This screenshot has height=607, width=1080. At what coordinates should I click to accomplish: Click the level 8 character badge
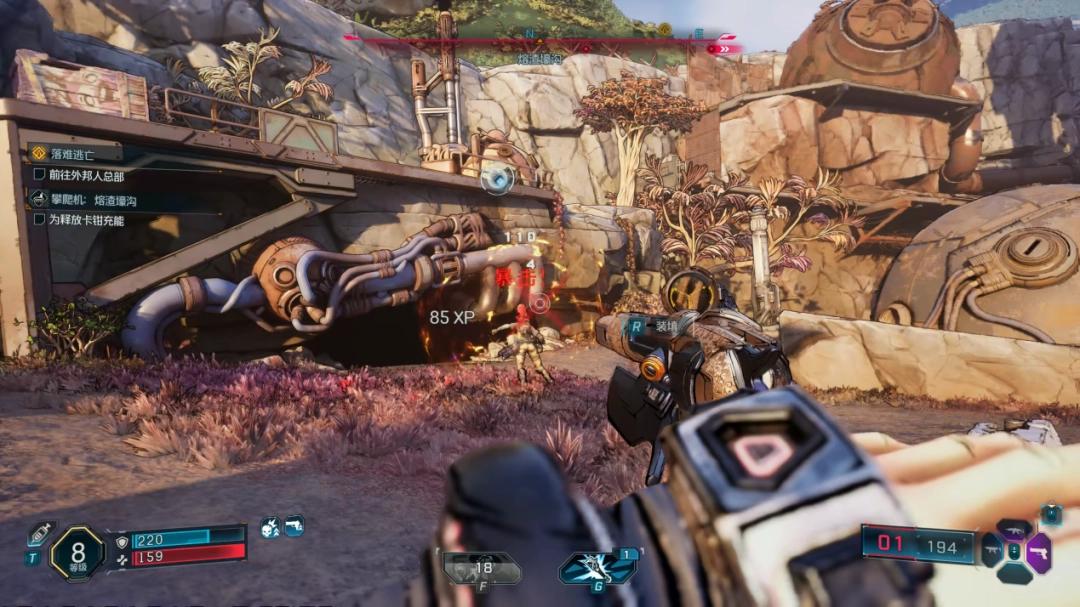point(77,552)
